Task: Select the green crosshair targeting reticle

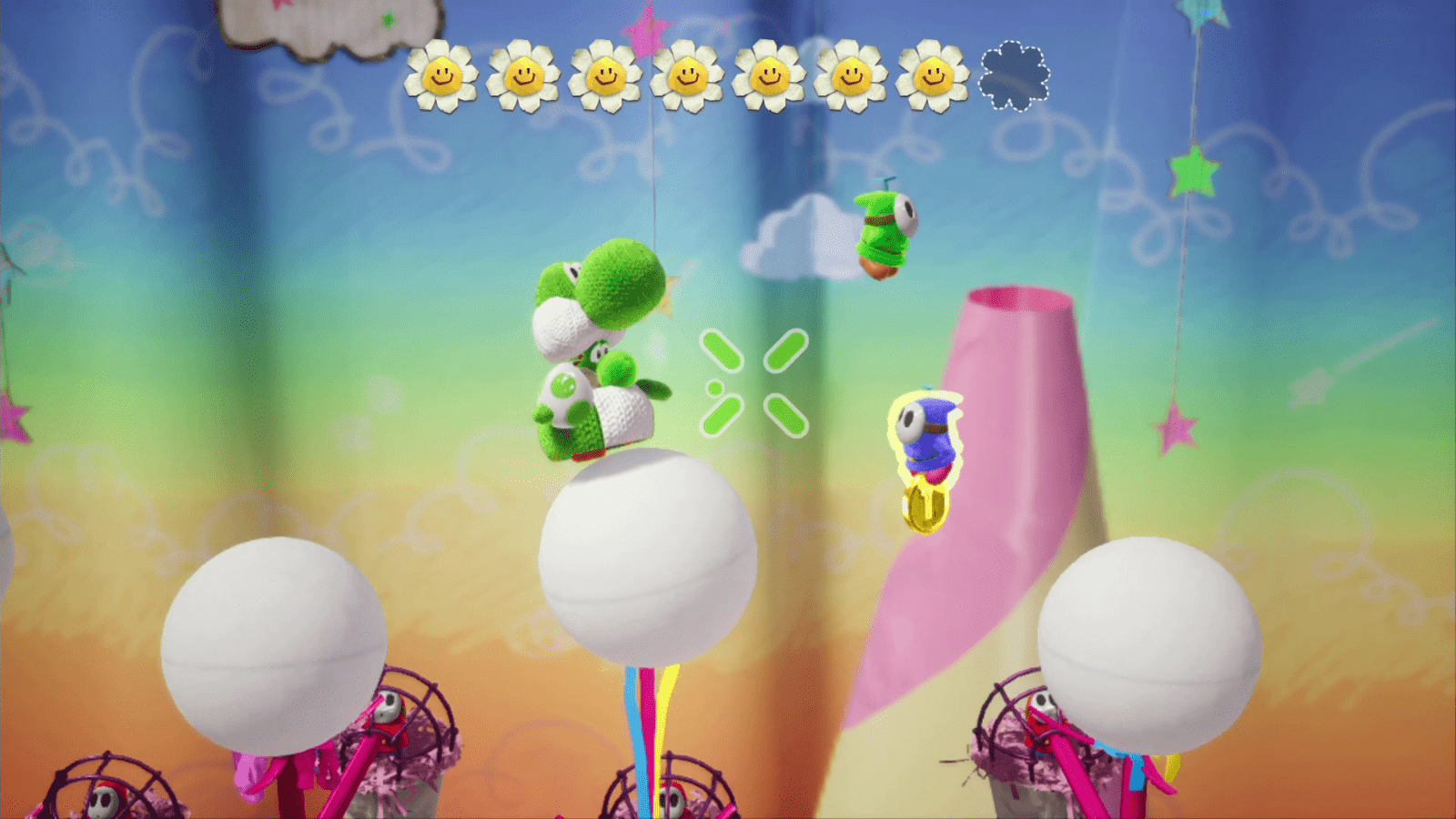Action: click(753, 383)
